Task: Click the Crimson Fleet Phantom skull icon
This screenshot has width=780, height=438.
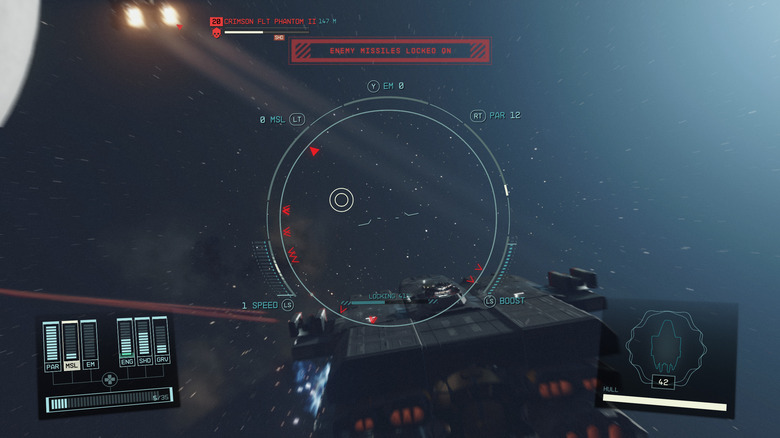Action: coord(216,33)
